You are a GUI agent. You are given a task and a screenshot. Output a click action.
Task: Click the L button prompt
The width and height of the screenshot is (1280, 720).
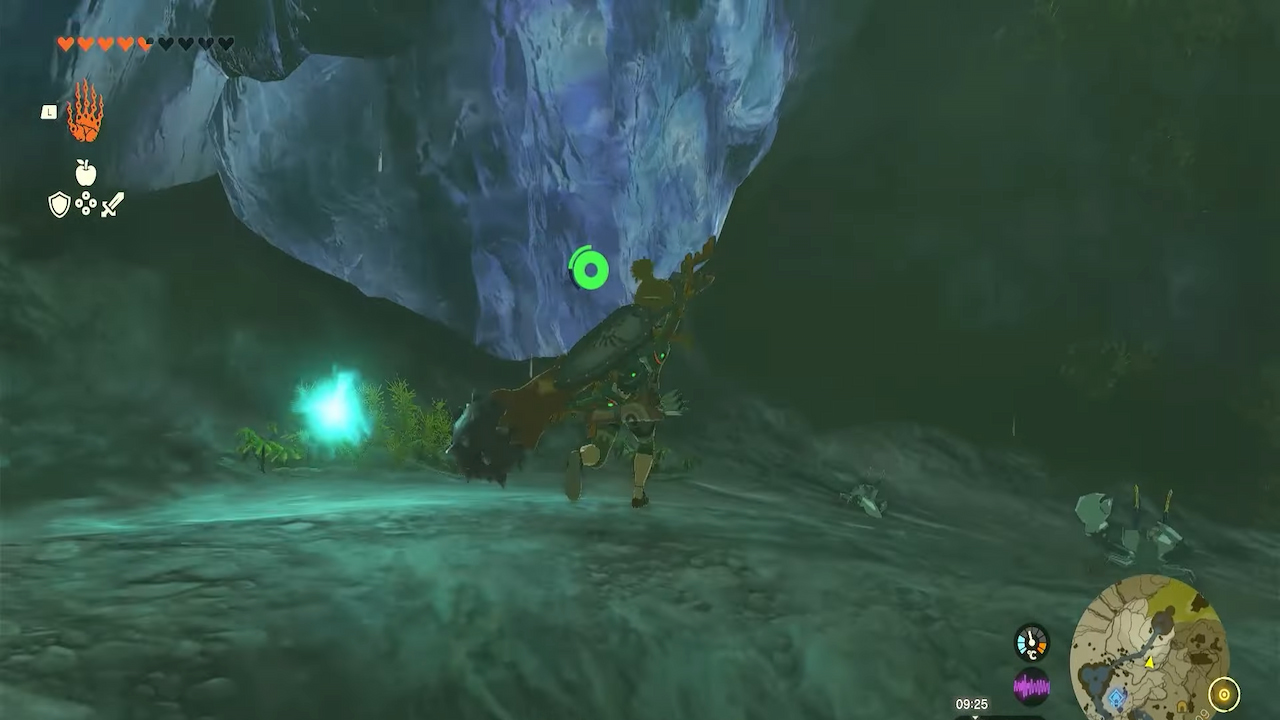tap(49, 112)
